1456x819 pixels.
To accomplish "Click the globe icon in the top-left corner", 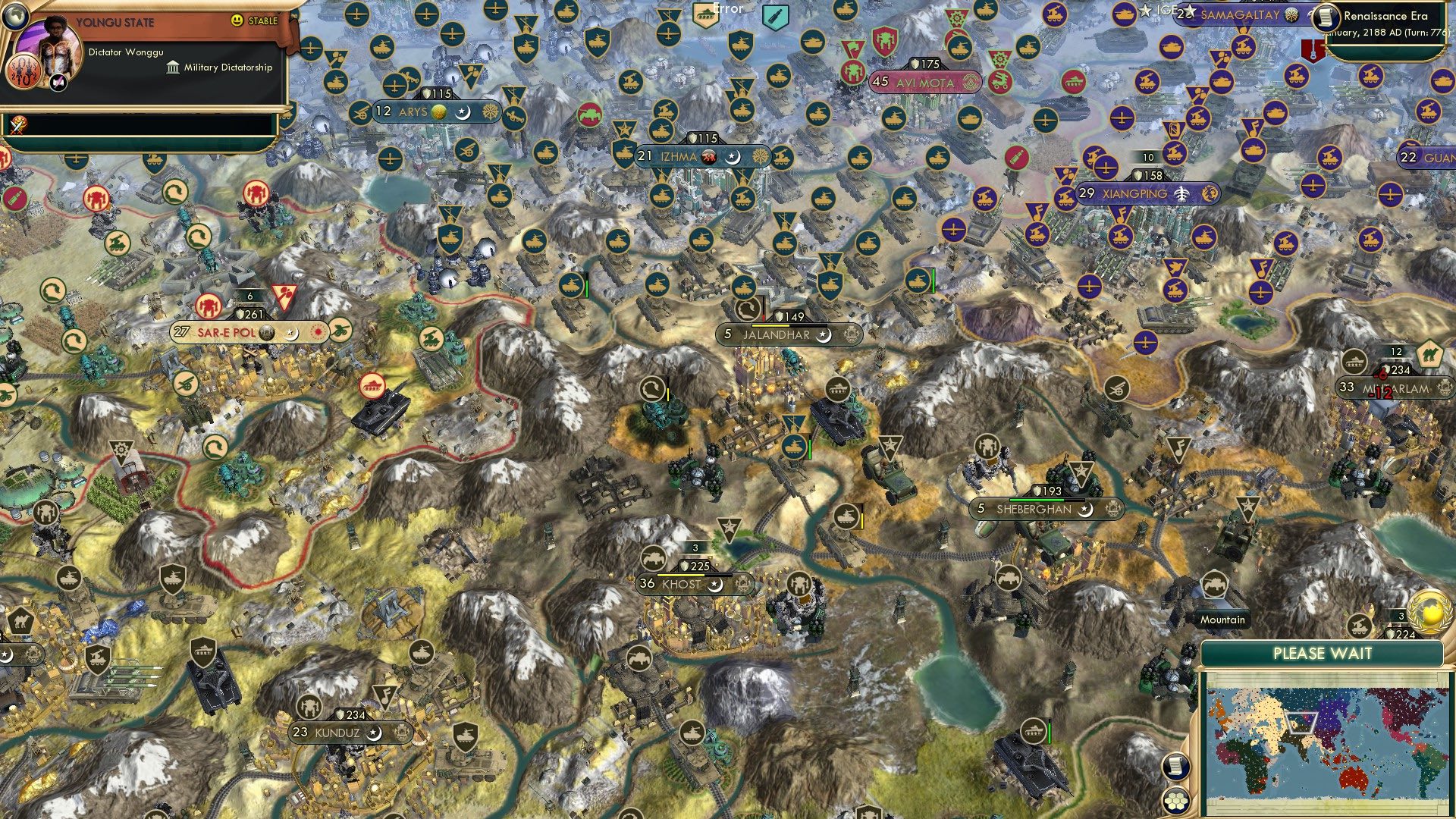I will 15,17.
